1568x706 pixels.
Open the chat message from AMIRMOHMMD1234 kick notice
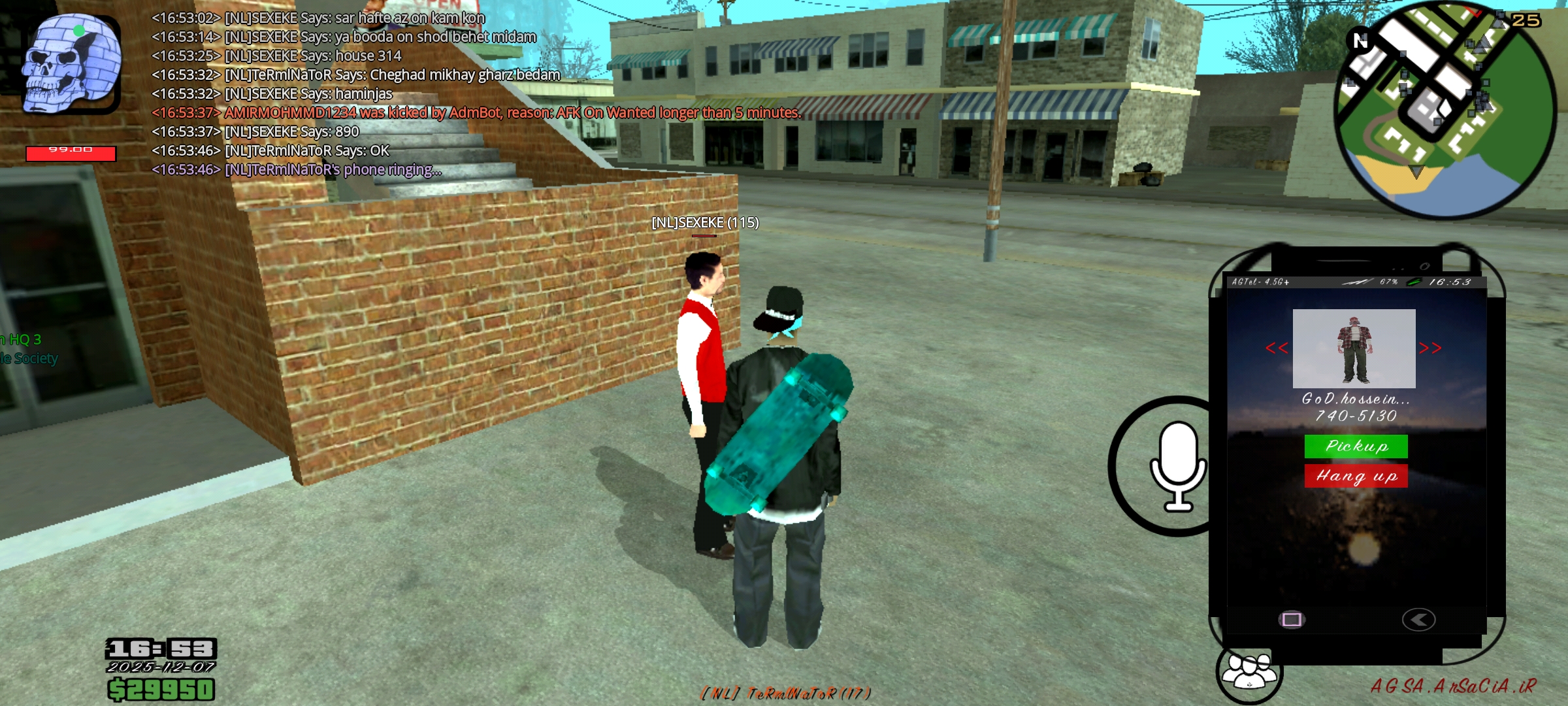coord(475,114)
